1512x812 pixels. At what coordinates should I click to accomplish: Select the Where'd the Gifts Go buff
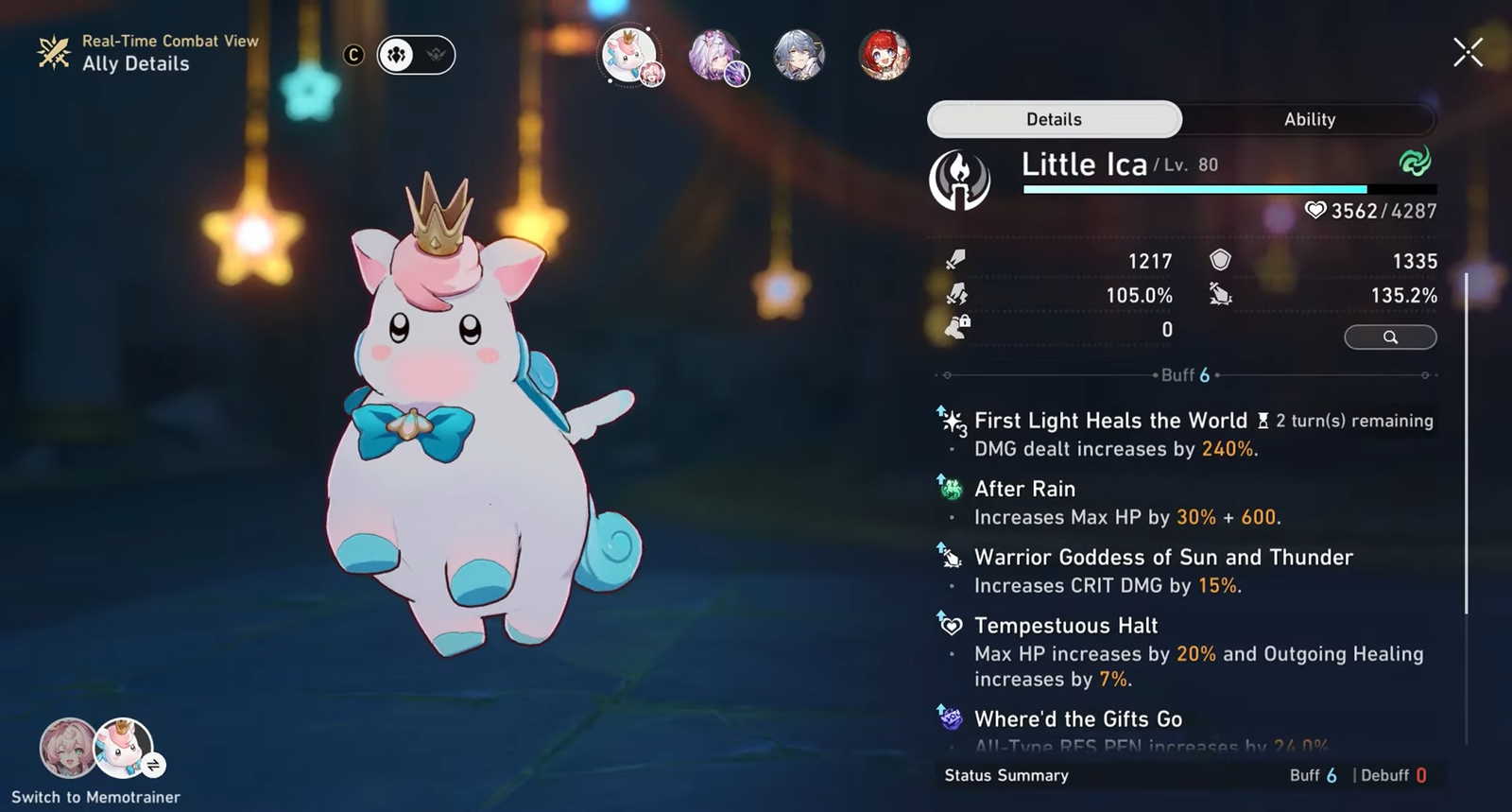(1078, 719)
